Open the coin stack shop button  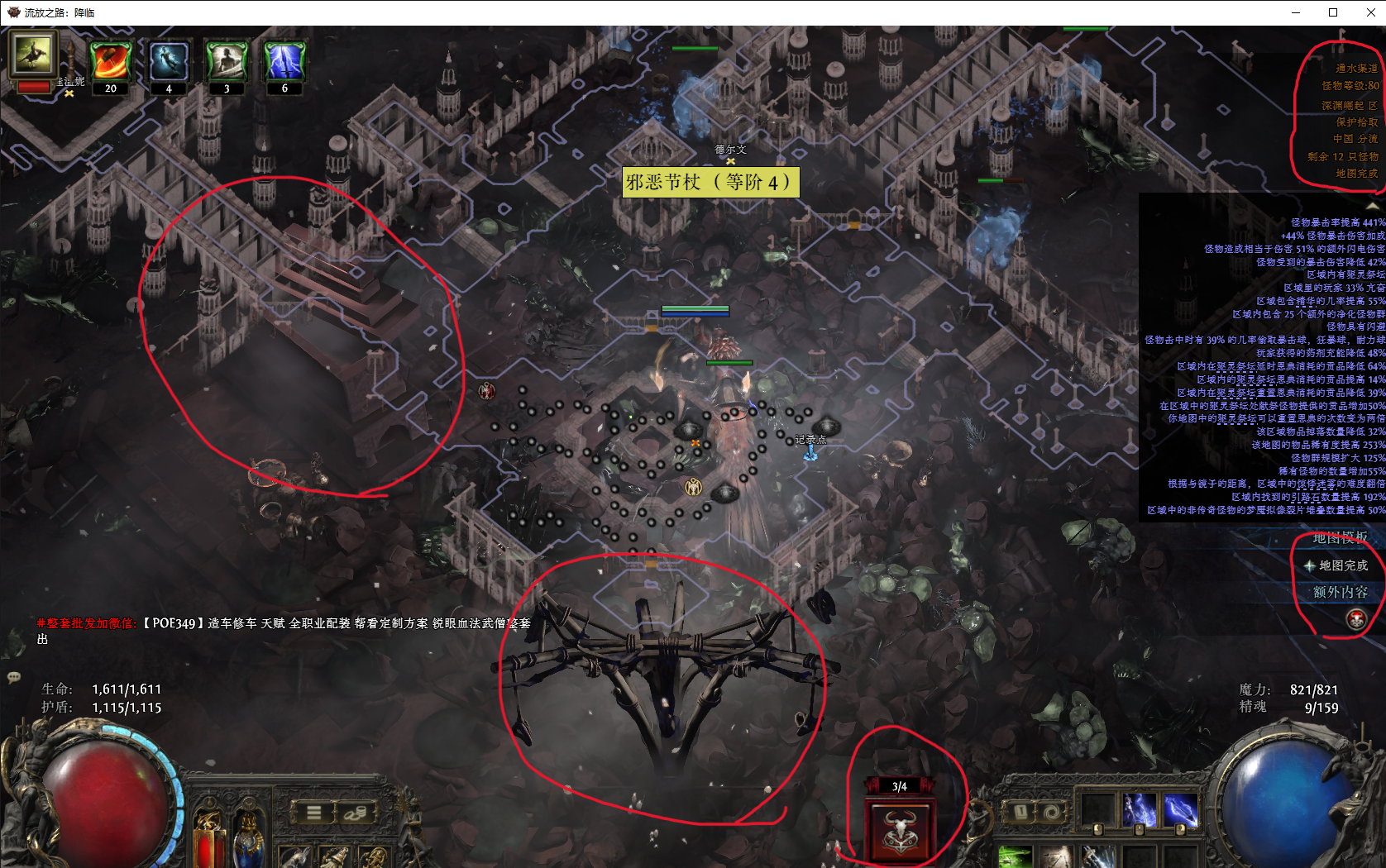(x=356, y=813)
